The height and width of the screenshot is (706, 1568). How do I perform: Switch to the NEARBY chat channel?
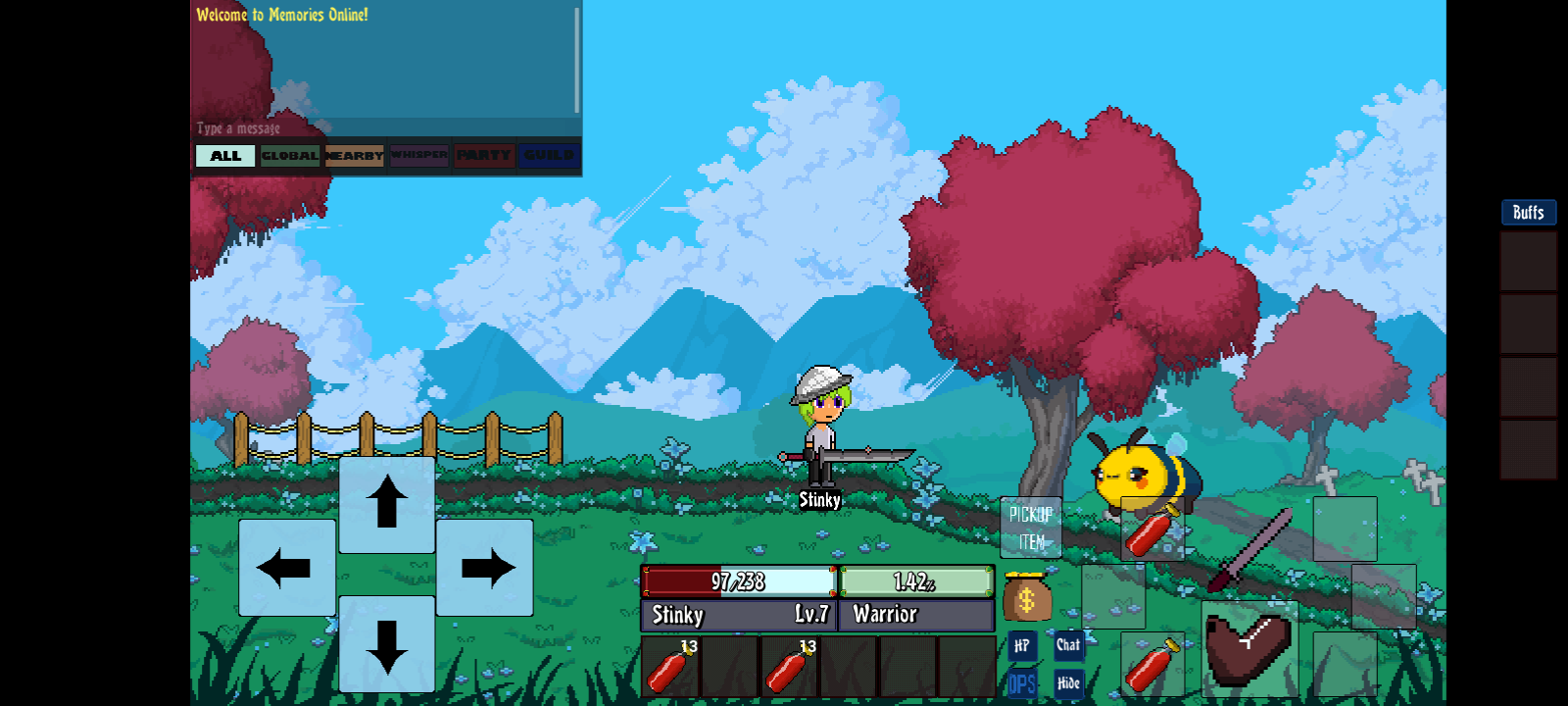354,156
